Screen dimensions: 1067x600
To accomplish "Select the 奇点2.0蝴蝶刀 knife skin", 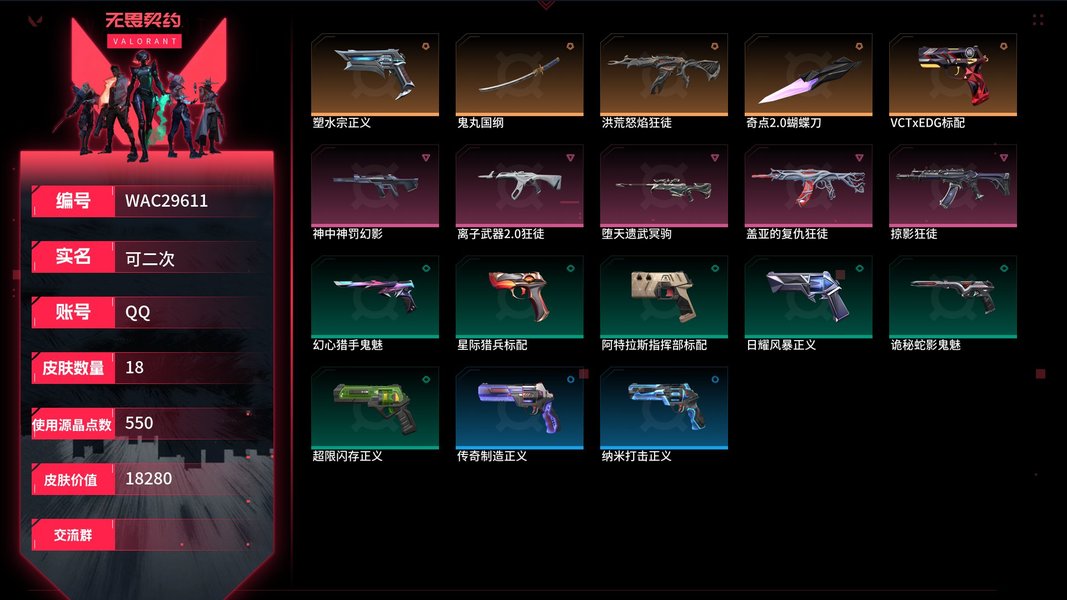I will (x=808, y=74).
